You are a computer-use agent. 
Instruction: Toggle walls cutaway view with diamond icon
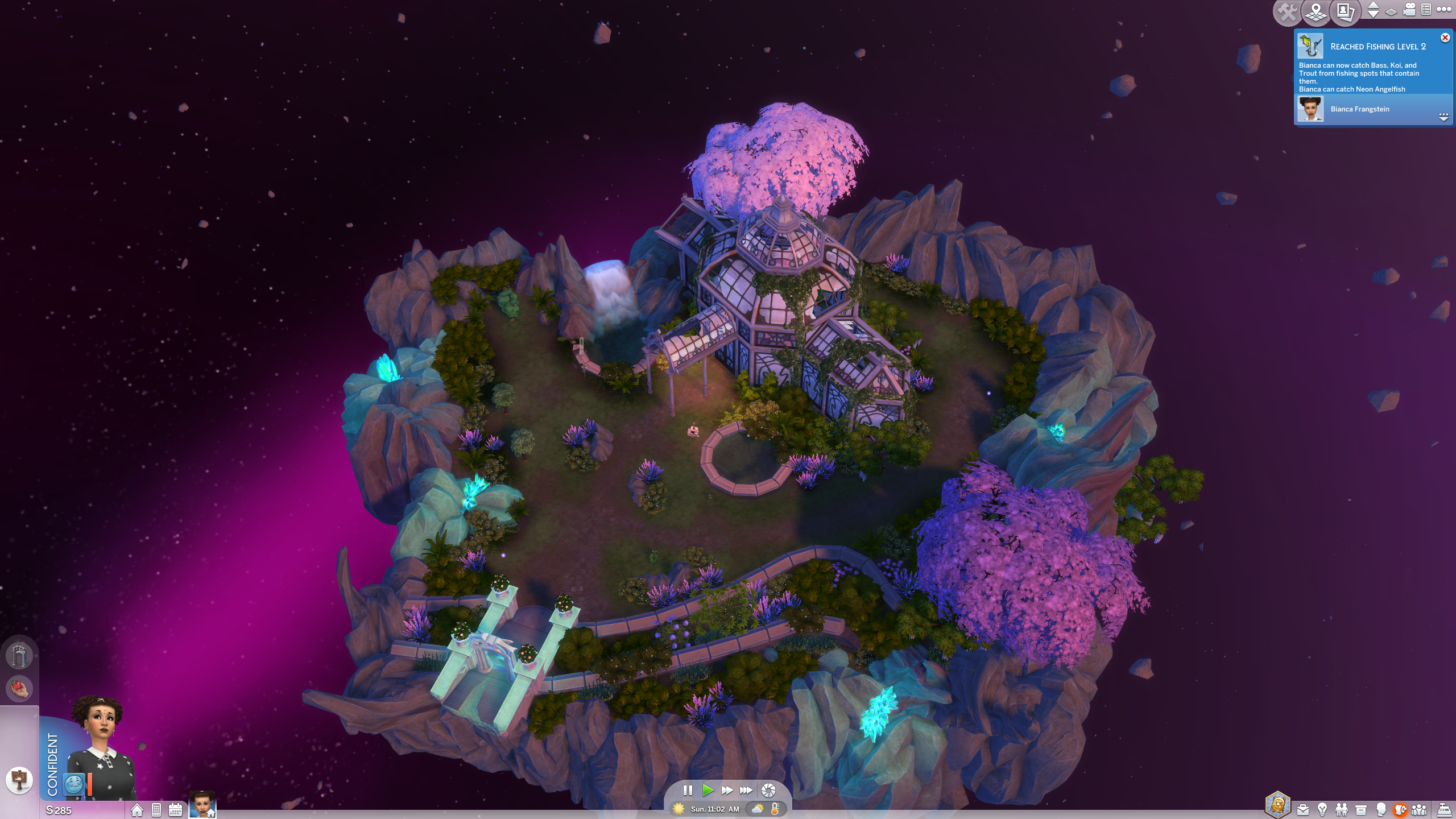1391,12
